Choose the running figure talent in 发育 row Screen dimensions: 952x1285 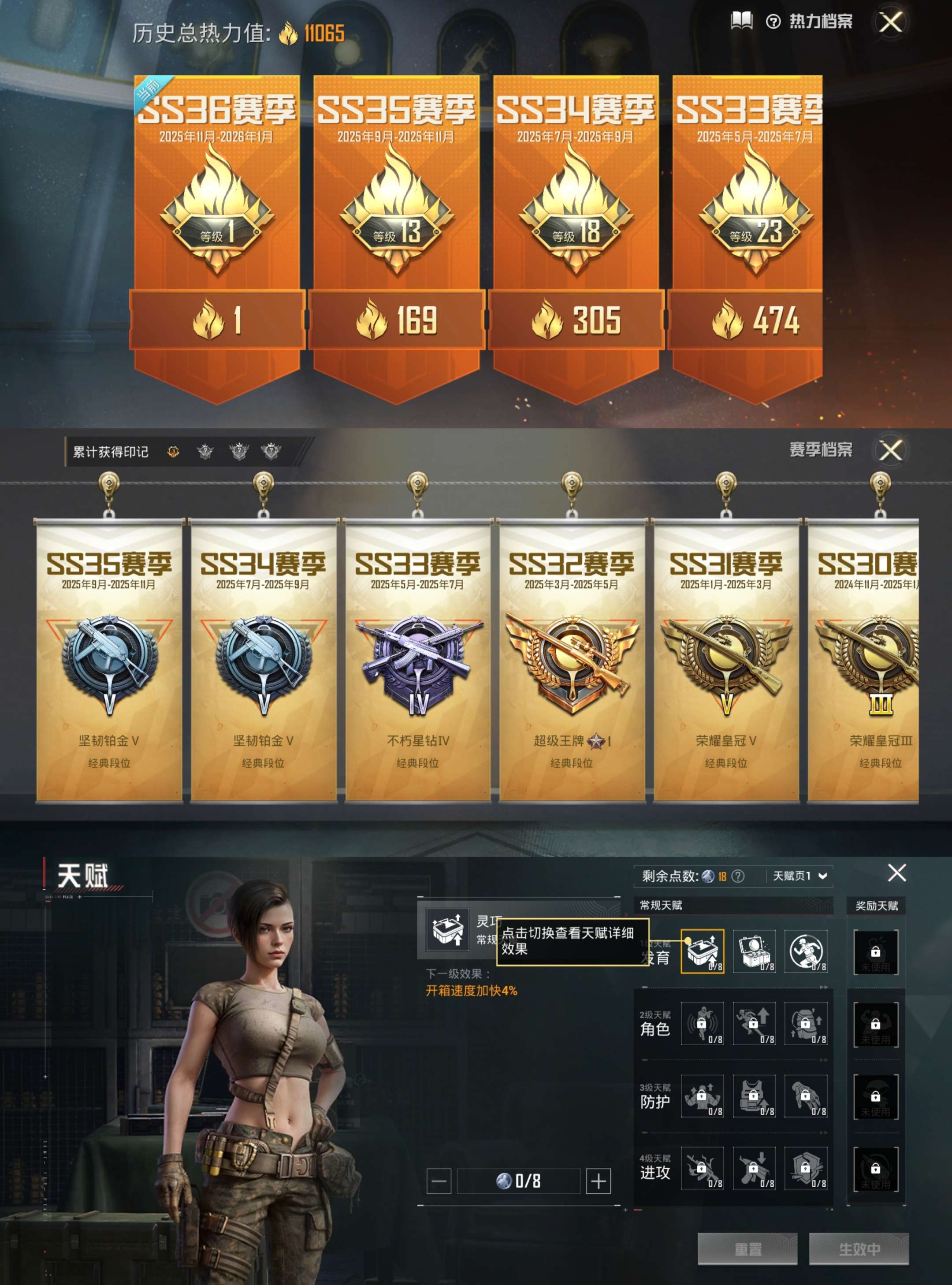click(806, 951)
